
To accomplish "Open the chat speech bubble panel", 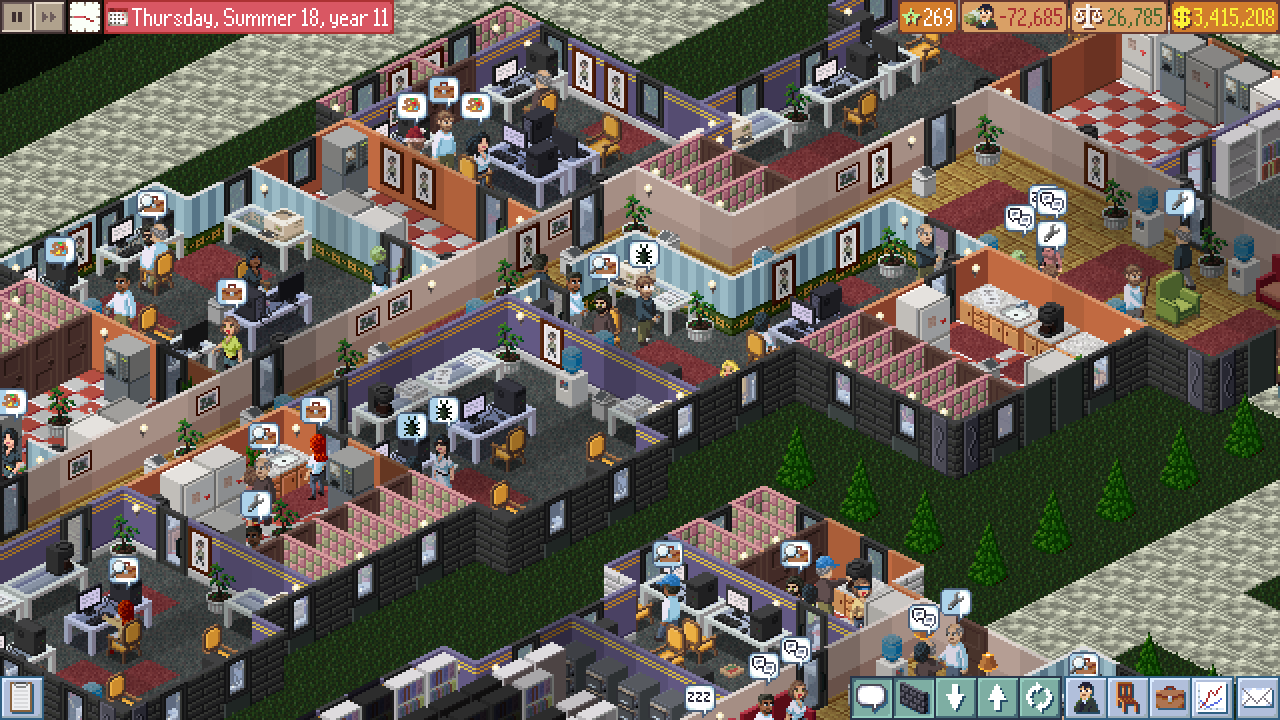I will point(871,695).
